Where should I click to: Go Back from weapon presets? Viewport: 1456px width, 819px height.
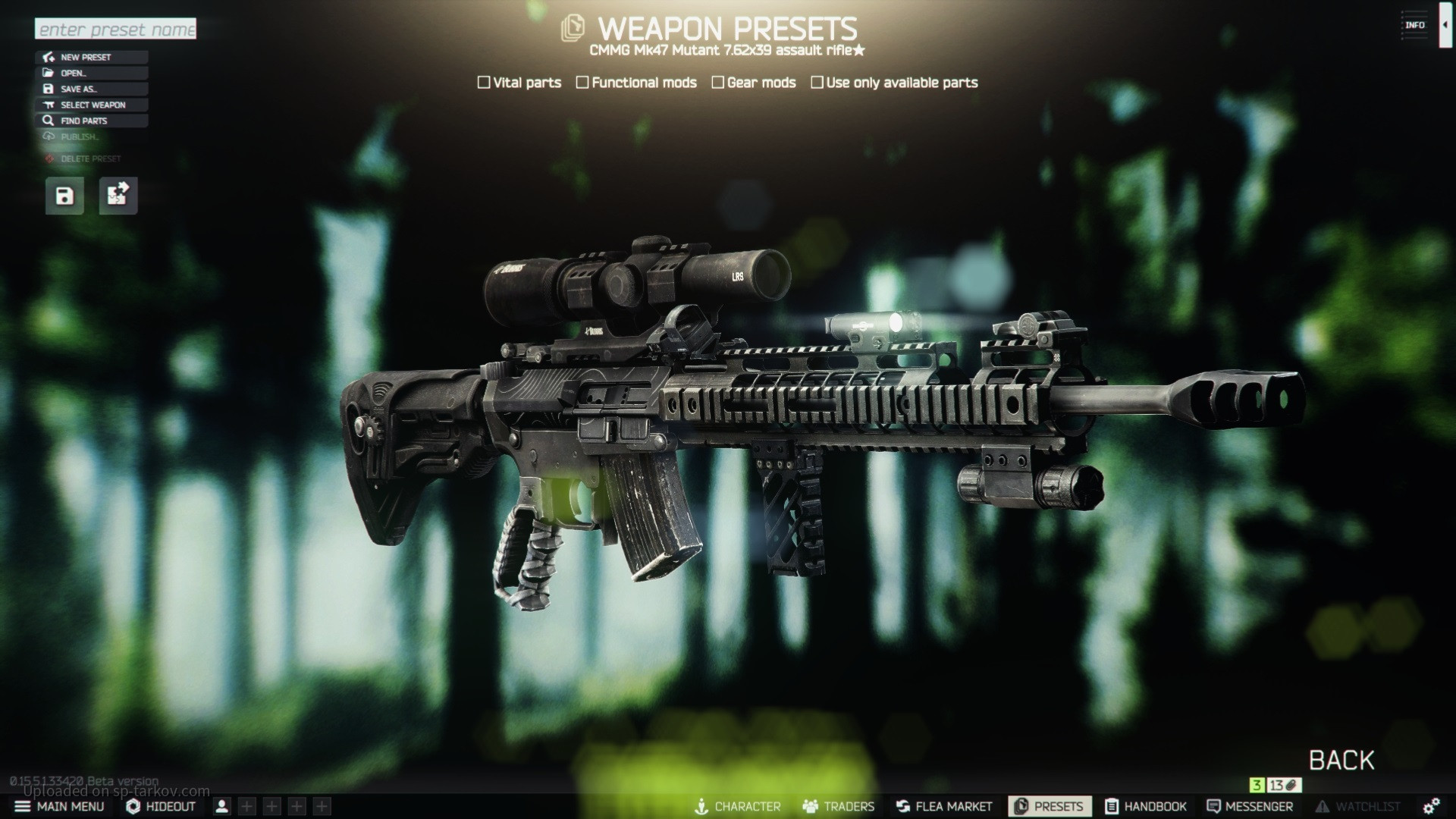tap(1341, 761)
